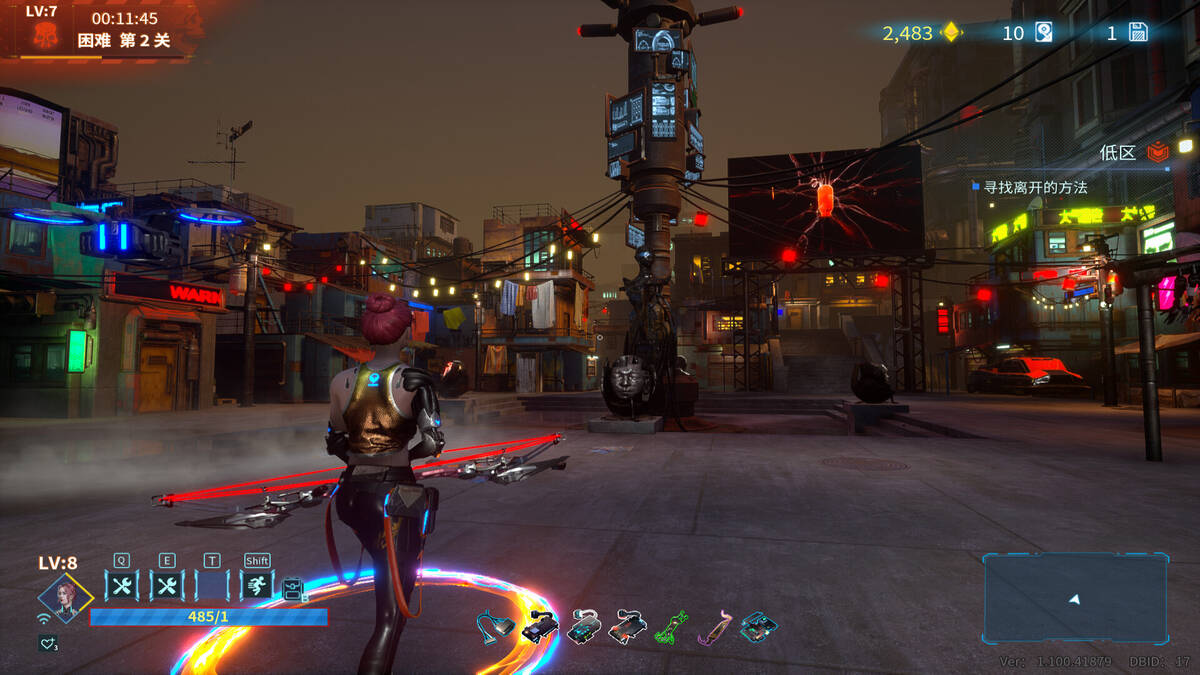This screenshot has width=1200, height=675.
Task: Open the minimap panel
Action: tap(1075, 598)
